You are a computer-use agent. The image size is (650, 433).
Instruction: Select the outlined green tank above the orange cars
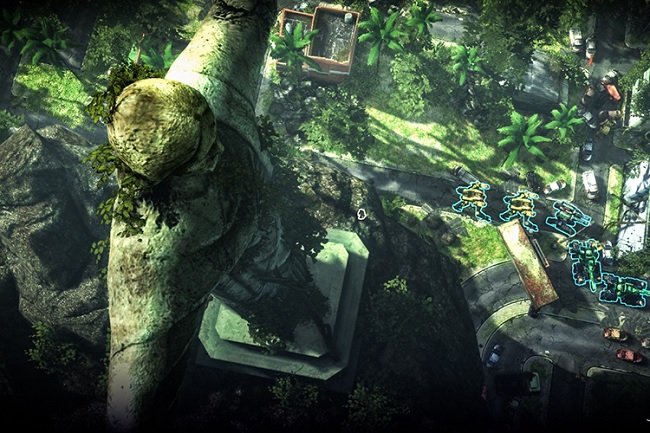point(624,290)
